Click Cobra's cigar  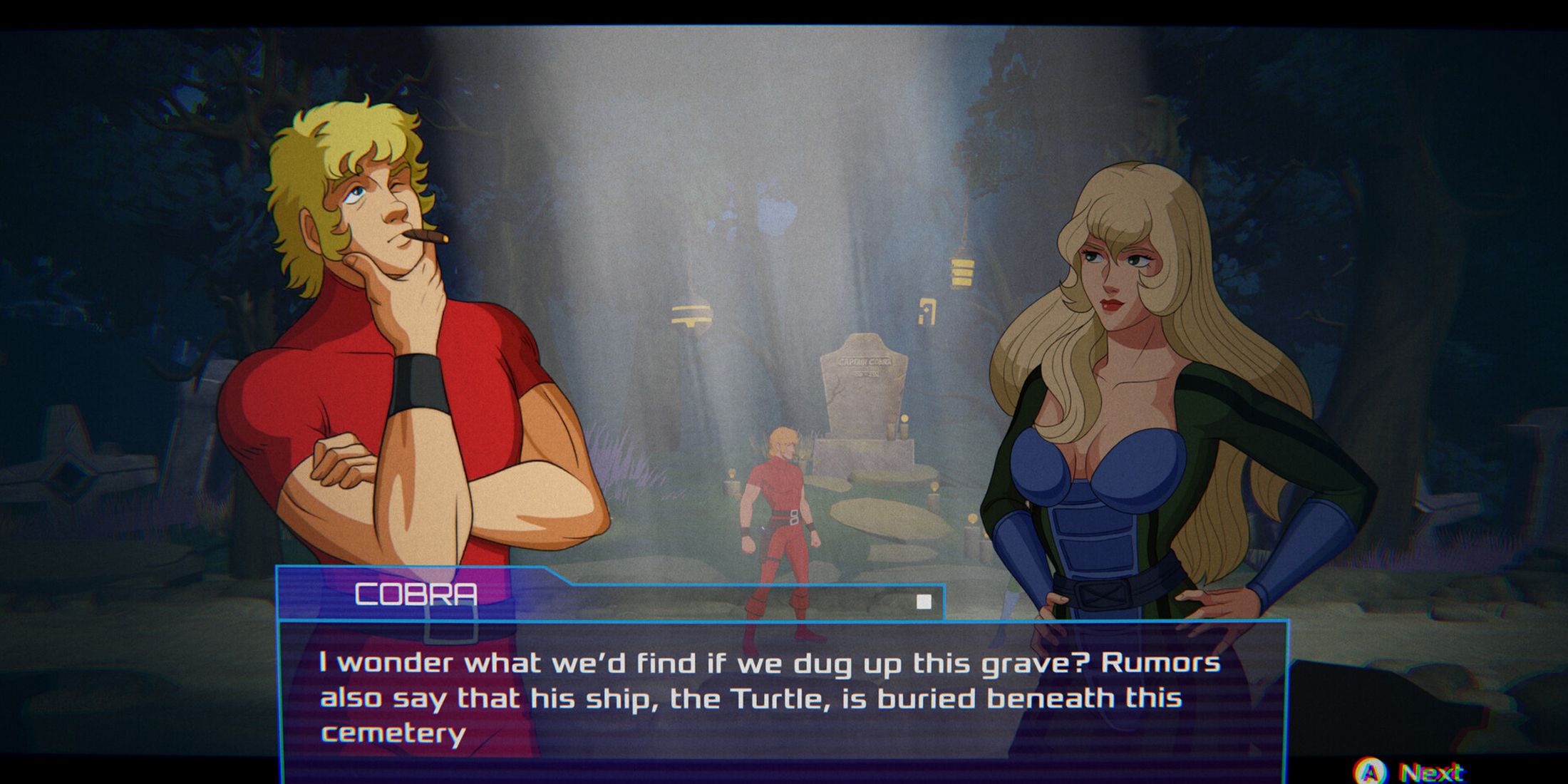tap(425, 235)
